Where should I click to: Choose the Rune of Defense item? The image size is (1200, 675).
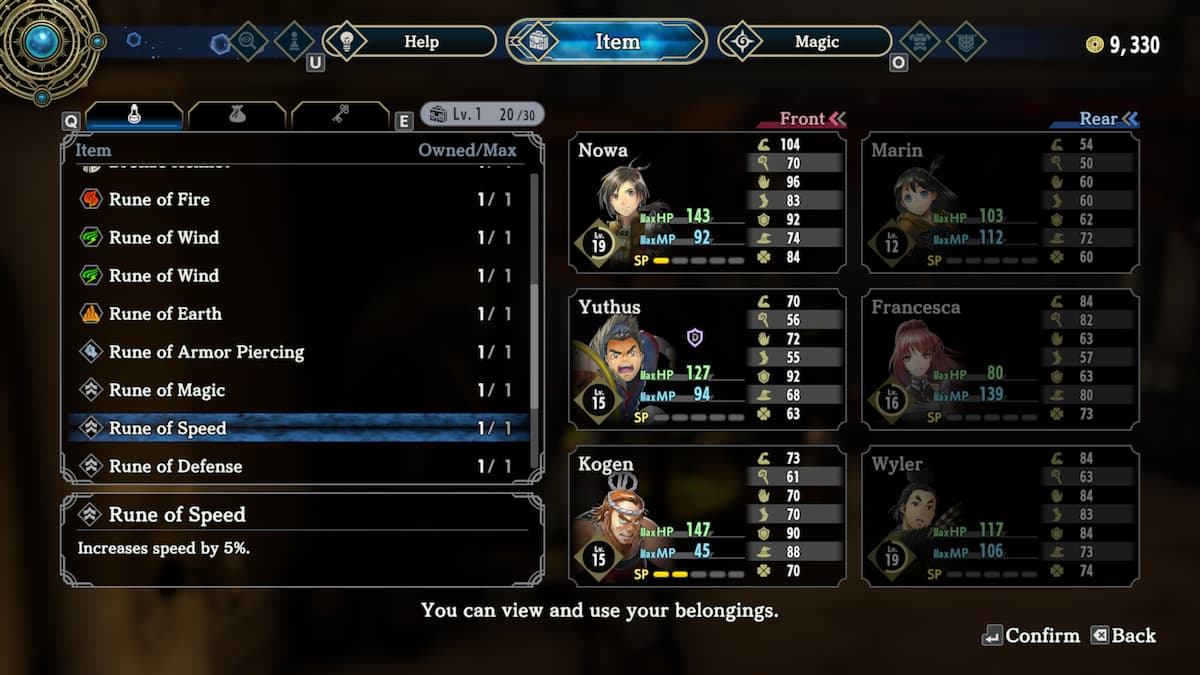(296, 466)
